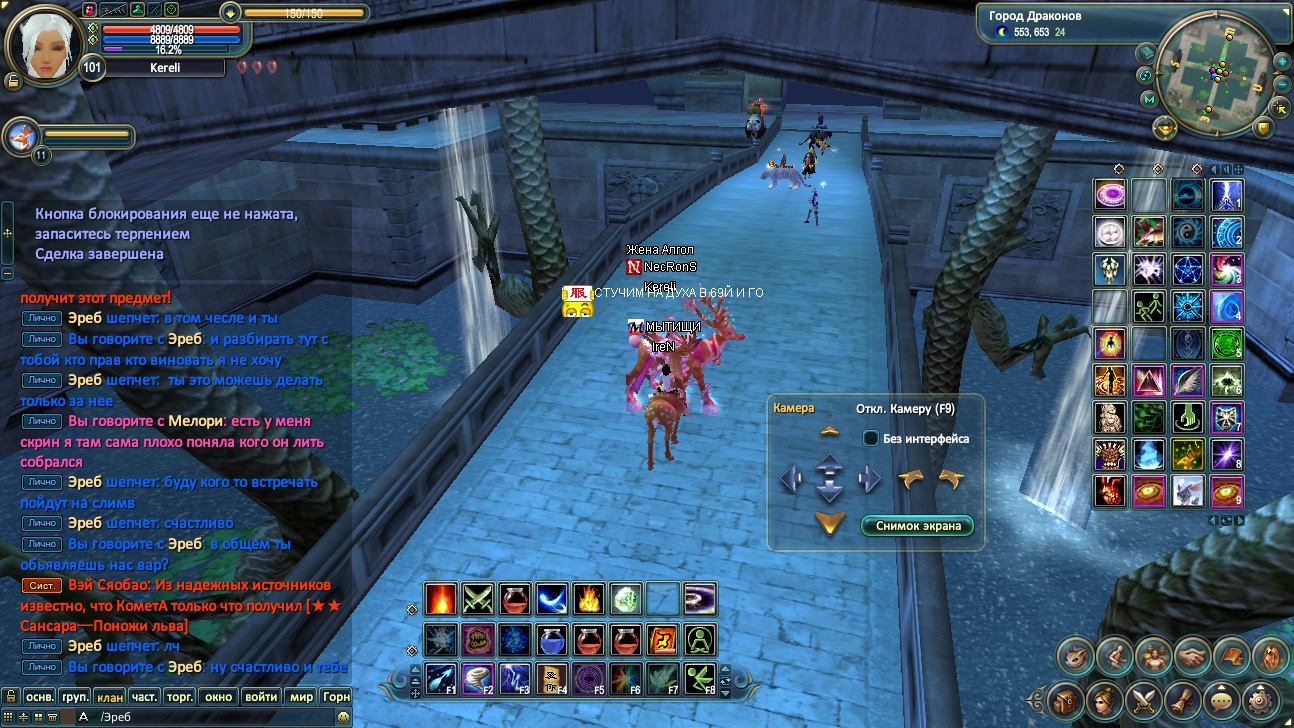Viewport: 1294px width, 728px height.
Task: Open the chat emoji smiley picker
Action: click(343, 717)
